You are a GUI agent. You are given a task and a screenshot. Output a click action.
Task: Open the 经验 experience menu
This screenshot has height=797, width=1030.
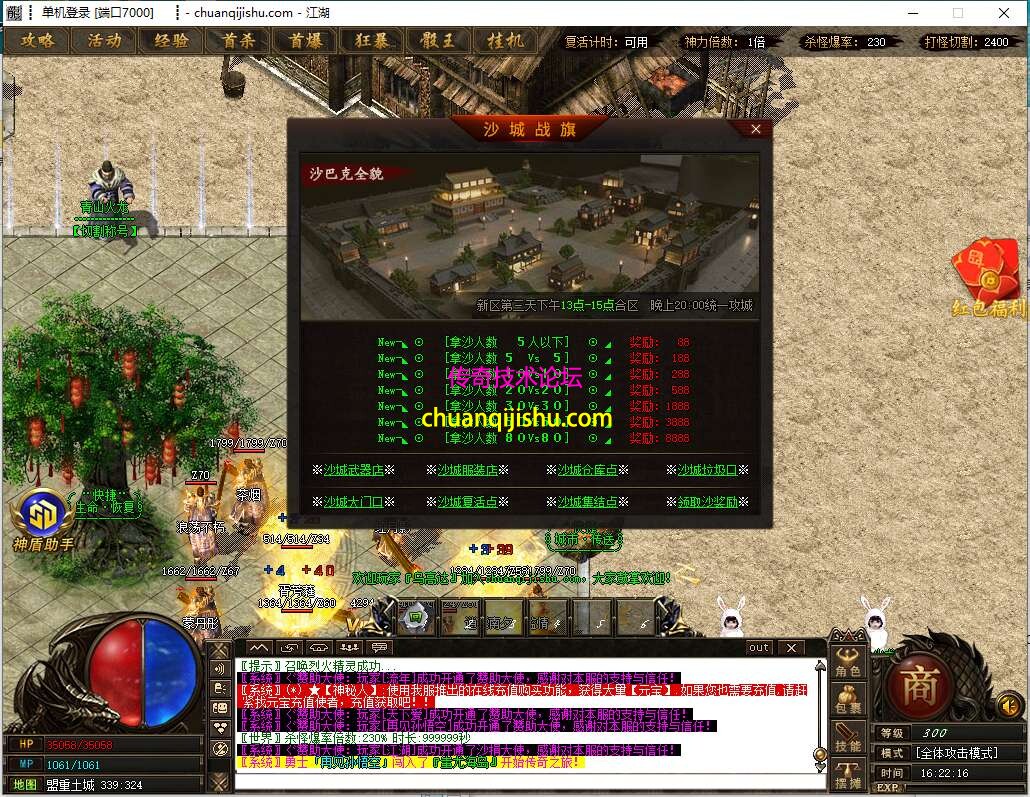[171, 41]
